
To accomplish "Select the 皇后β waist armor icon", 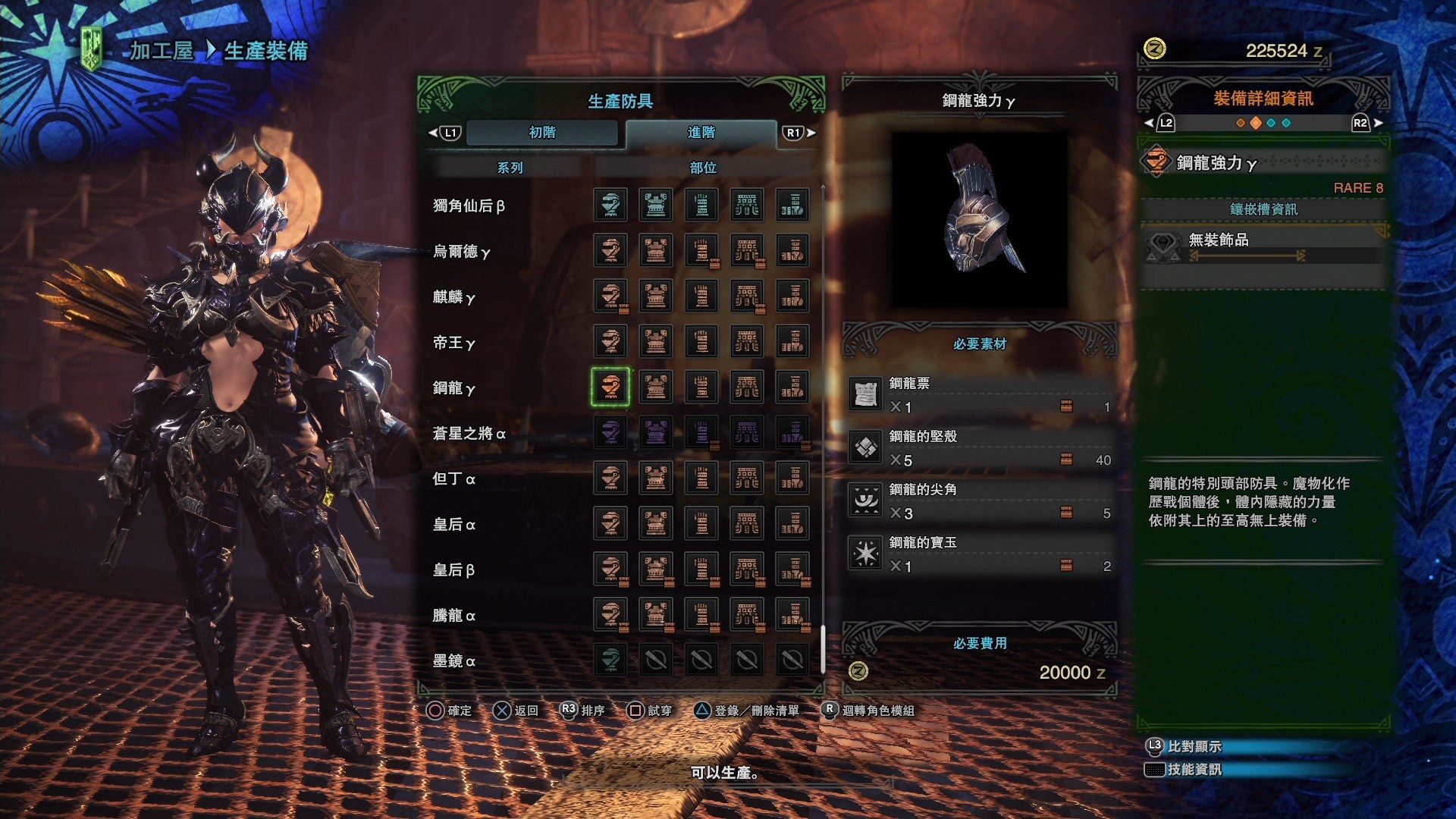I will click(747, 570).
